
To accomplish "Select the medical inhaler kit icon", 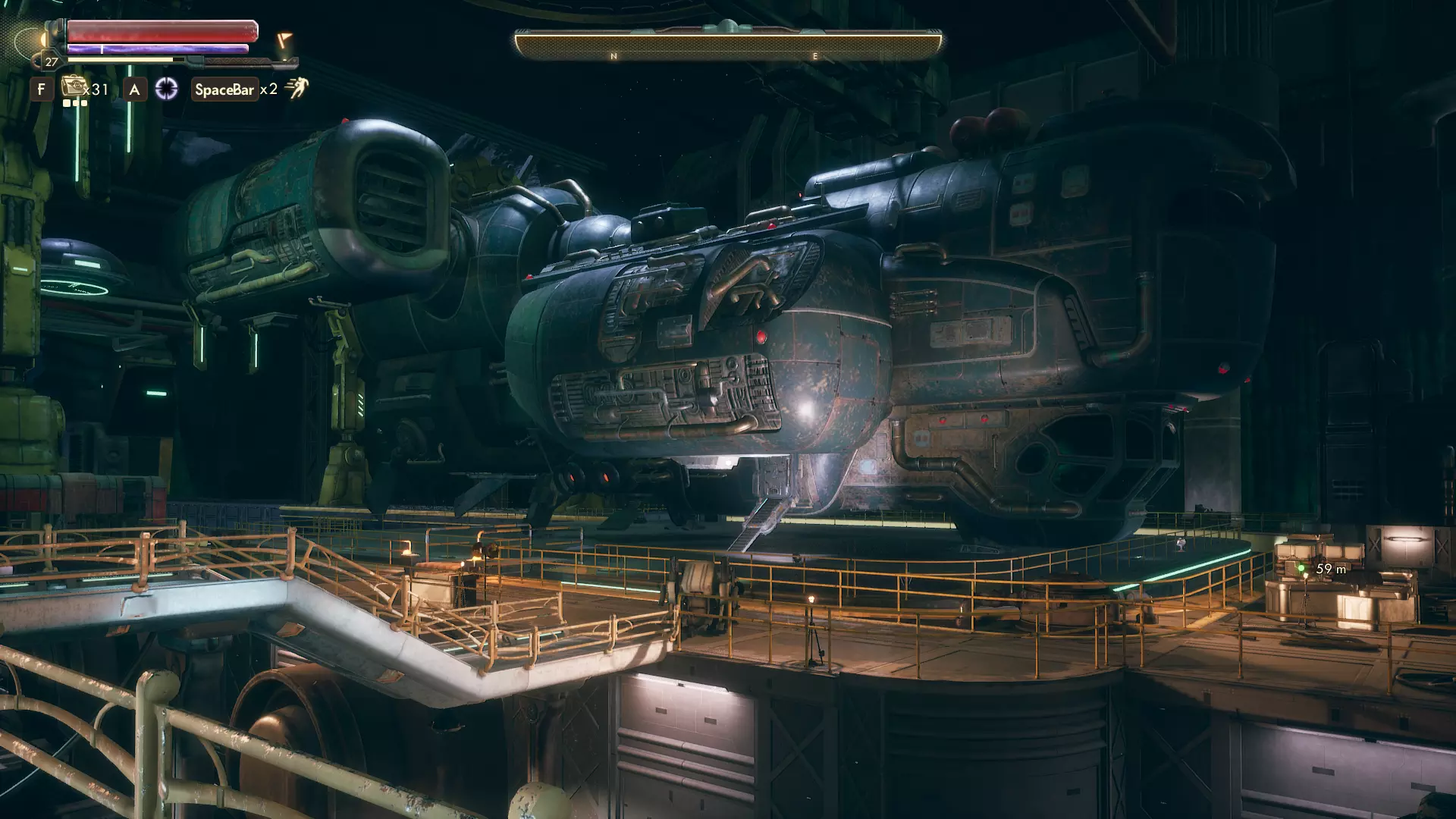I will pos(73,86).
